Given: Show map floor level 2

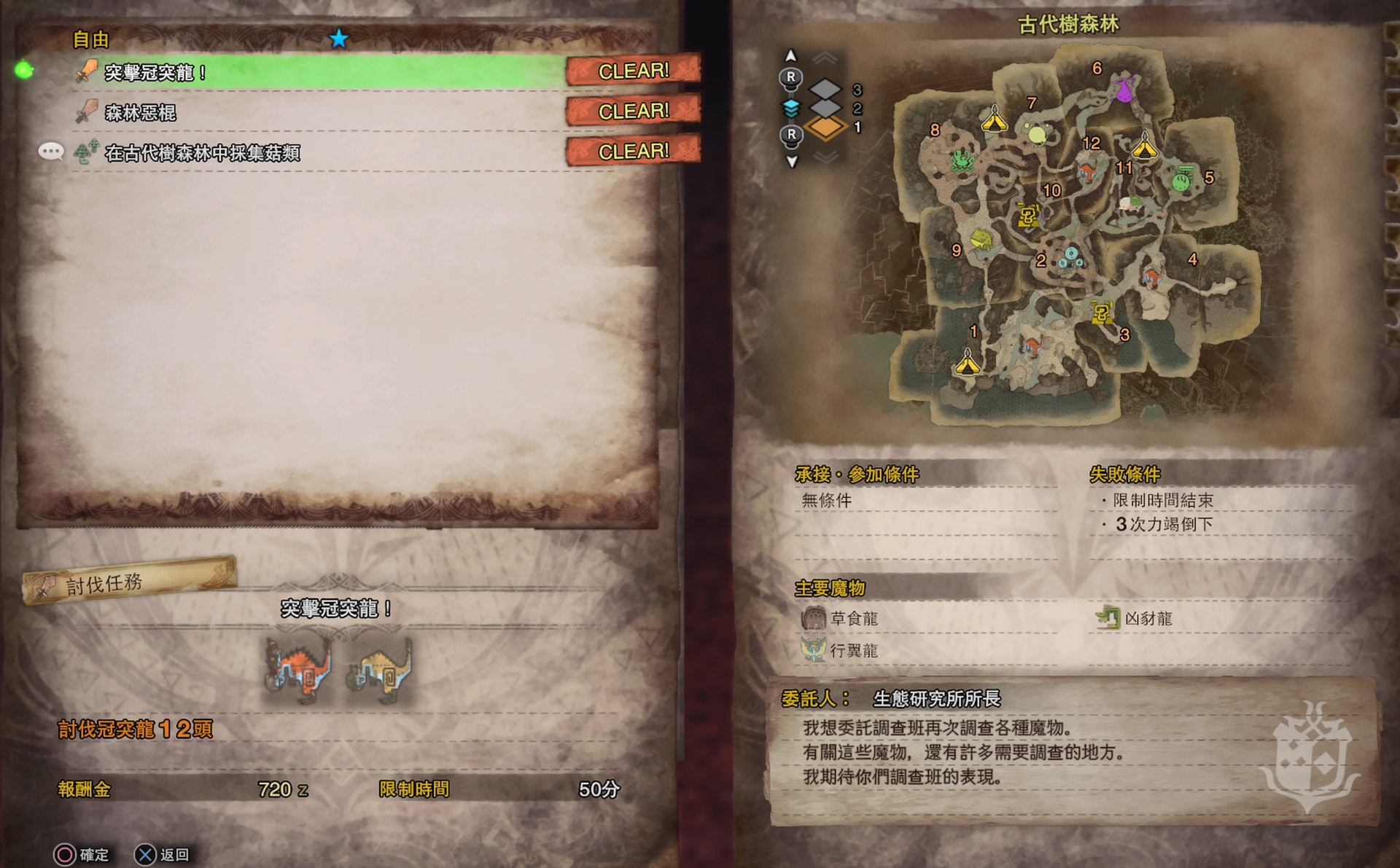Looking at the screenshot, I should point(826,109).
